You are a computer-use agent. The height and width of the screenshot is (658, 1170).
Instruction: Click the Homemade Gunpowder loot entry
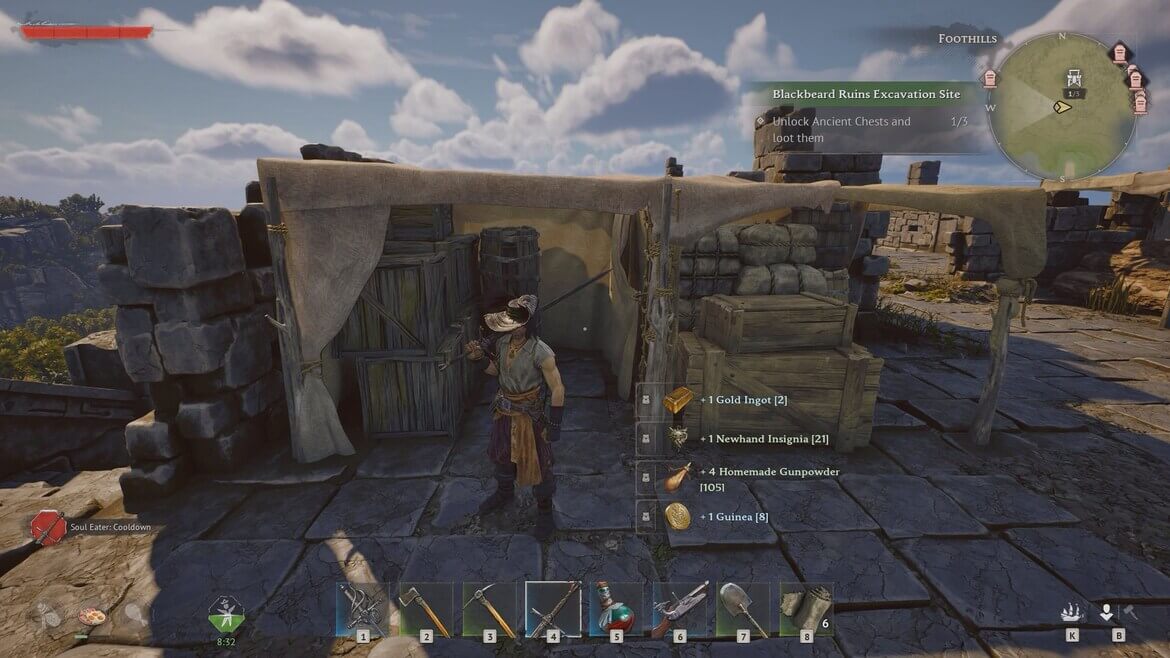679,478
